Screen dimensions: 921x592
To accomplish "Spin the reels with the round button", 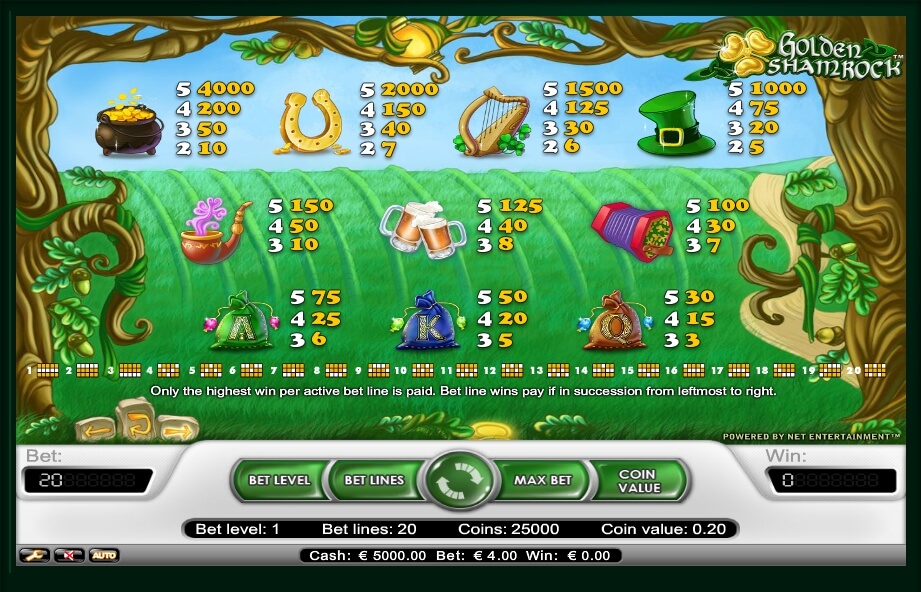I will pyautogui.click(x=460, y=480).
